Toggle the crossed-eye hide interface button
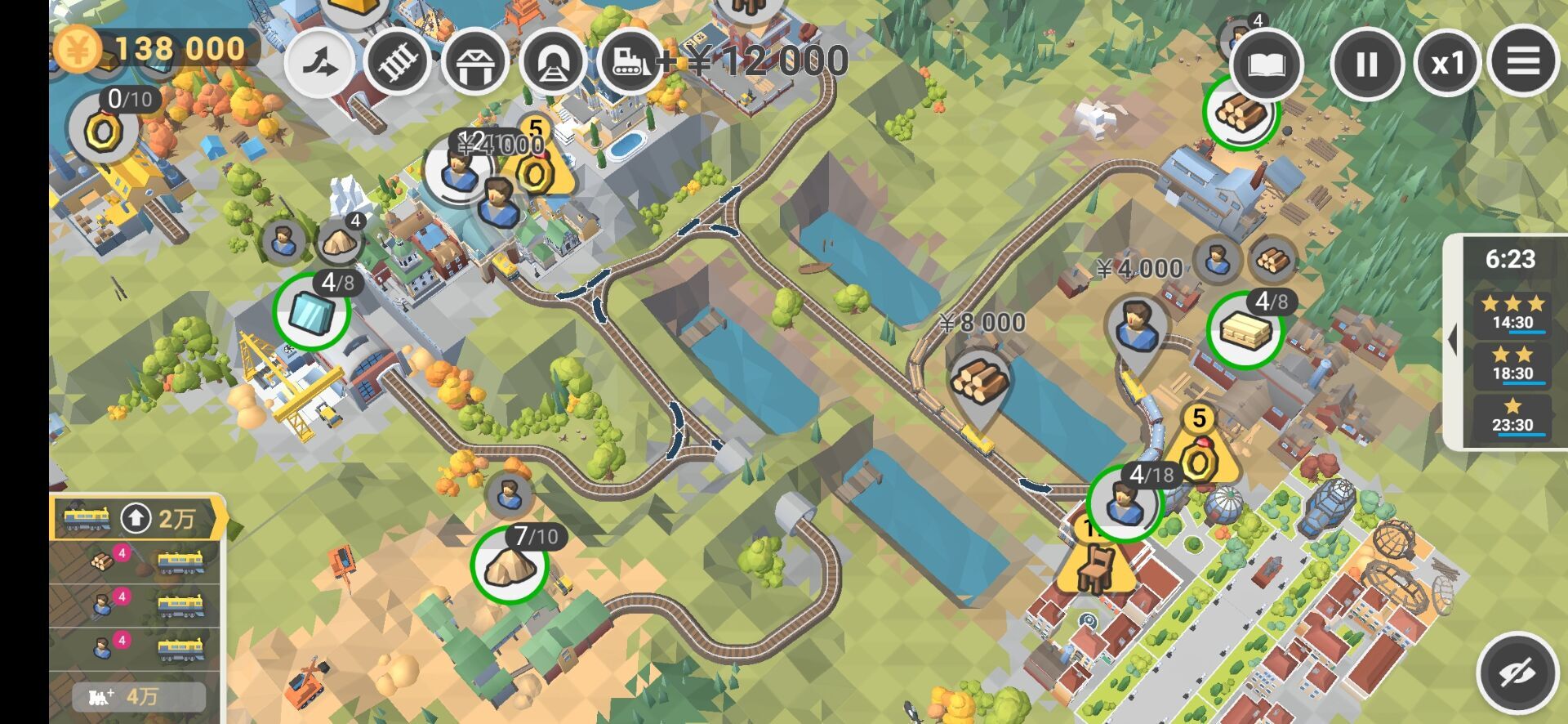The height and width of the screenshot is (724, 1568). tap(1517, 673)
